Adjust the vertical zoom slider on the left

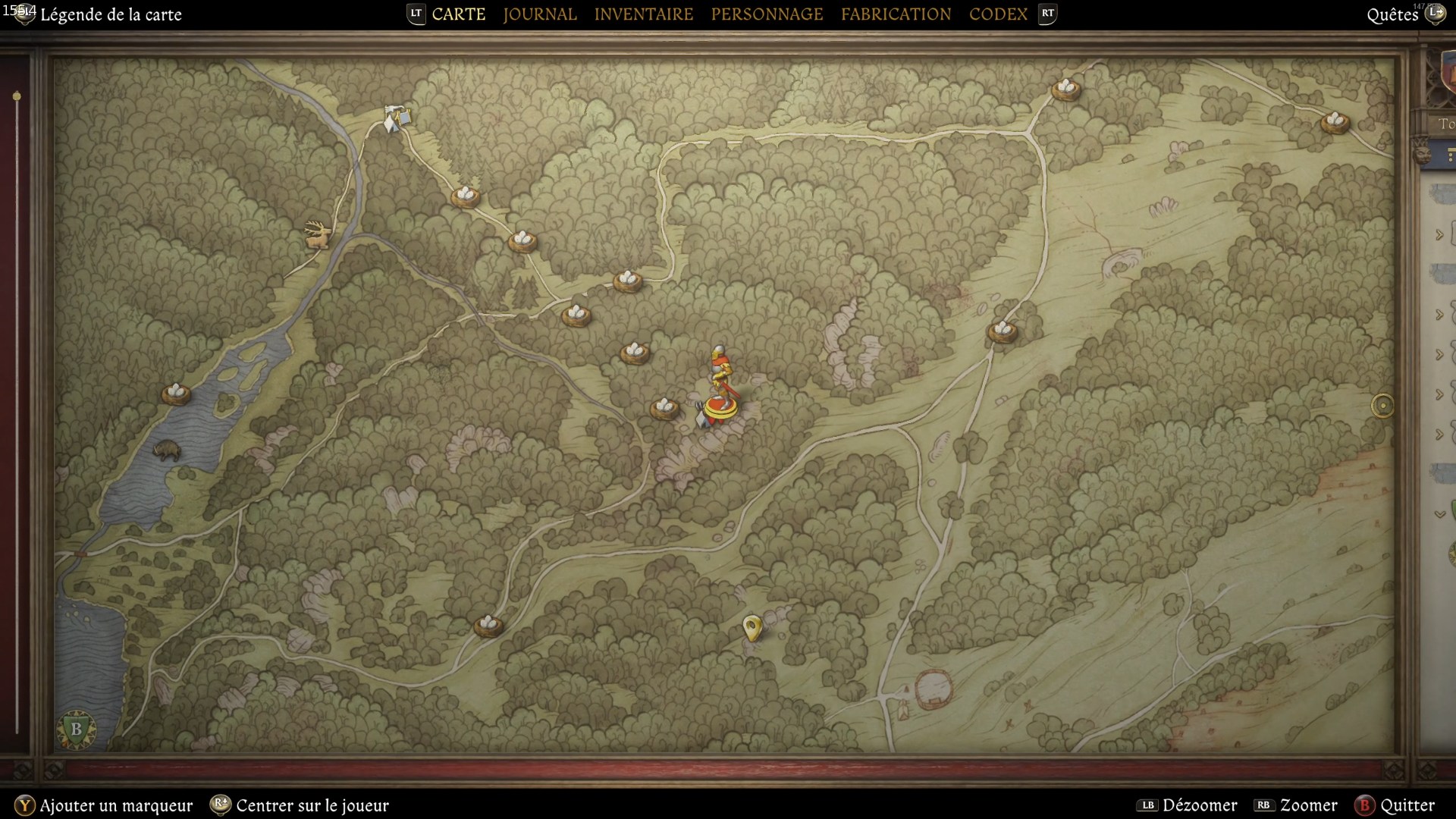17,96
